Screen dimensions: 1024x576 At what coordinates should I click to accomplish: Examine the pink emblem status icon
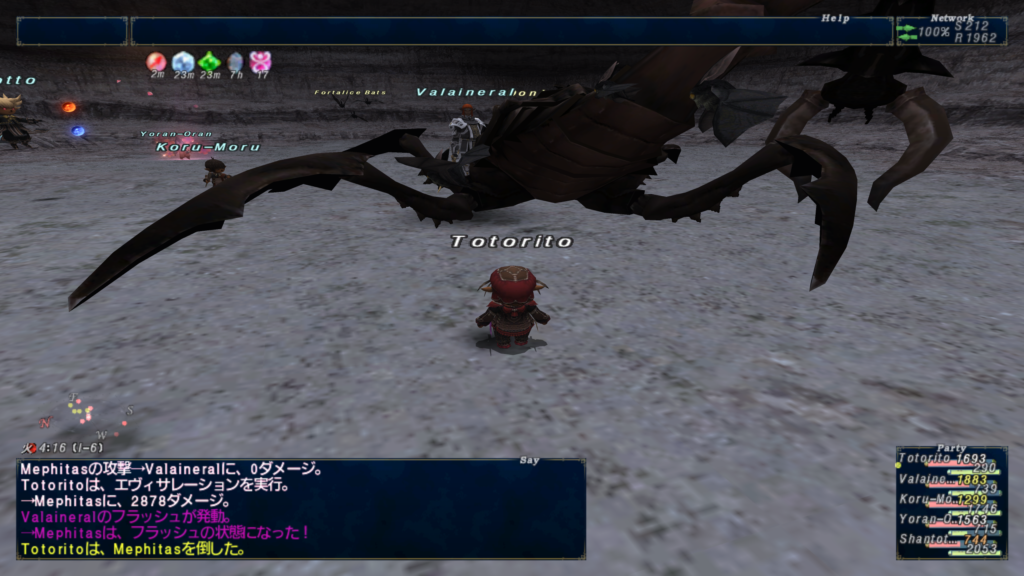click(261, 62)
